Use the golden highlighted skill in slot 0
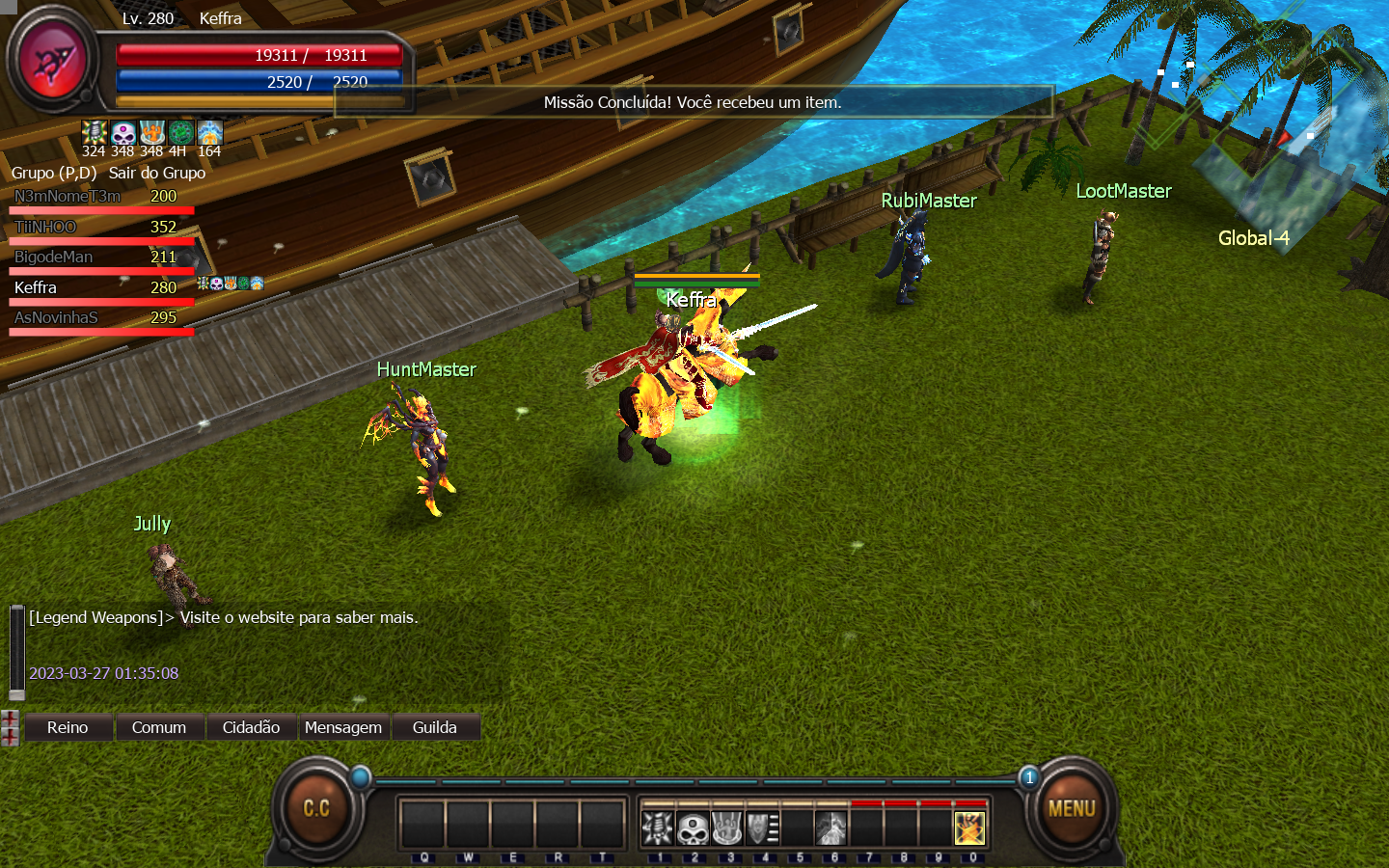 pyautogui.click(x=969, y=828)
